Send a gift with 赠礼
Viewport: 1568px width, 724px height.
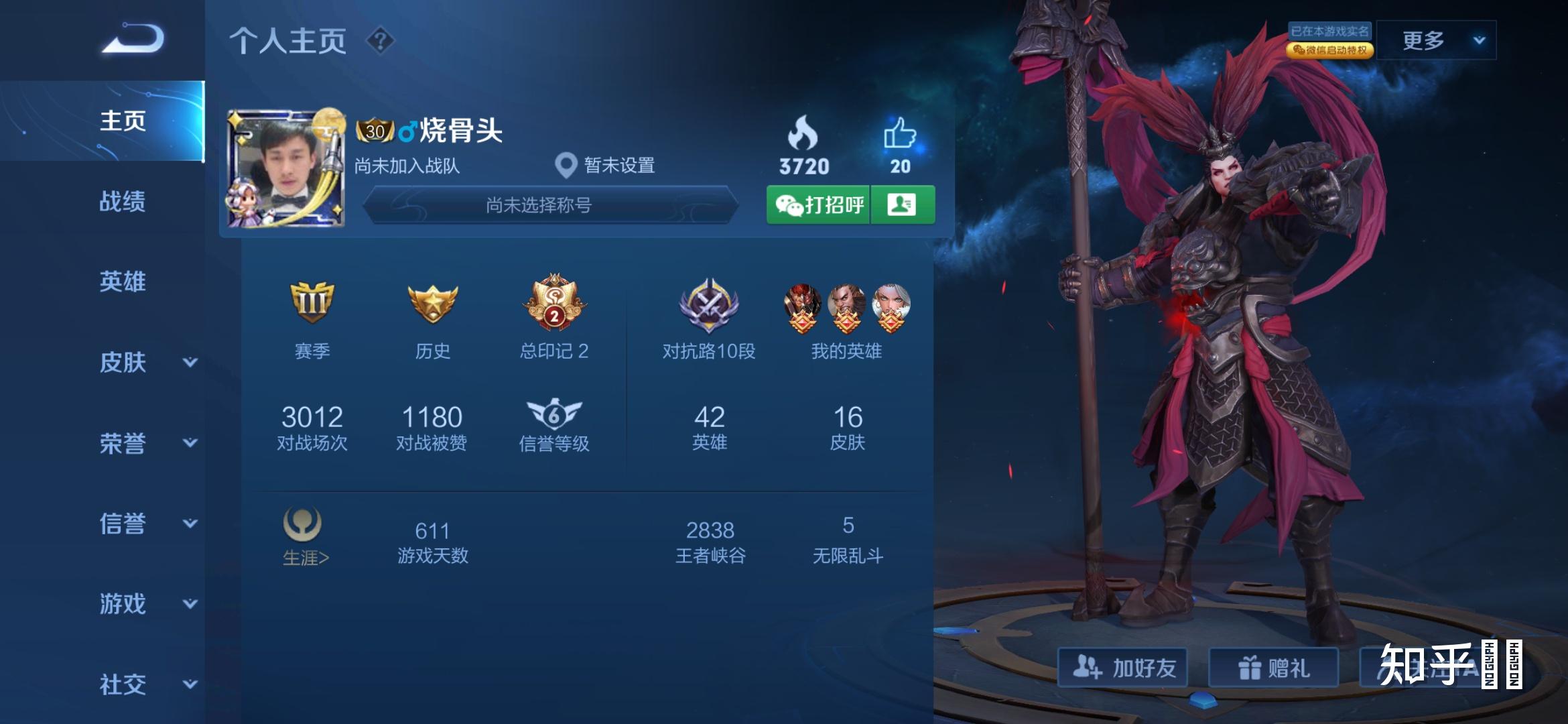click(x=1273, y=668)
